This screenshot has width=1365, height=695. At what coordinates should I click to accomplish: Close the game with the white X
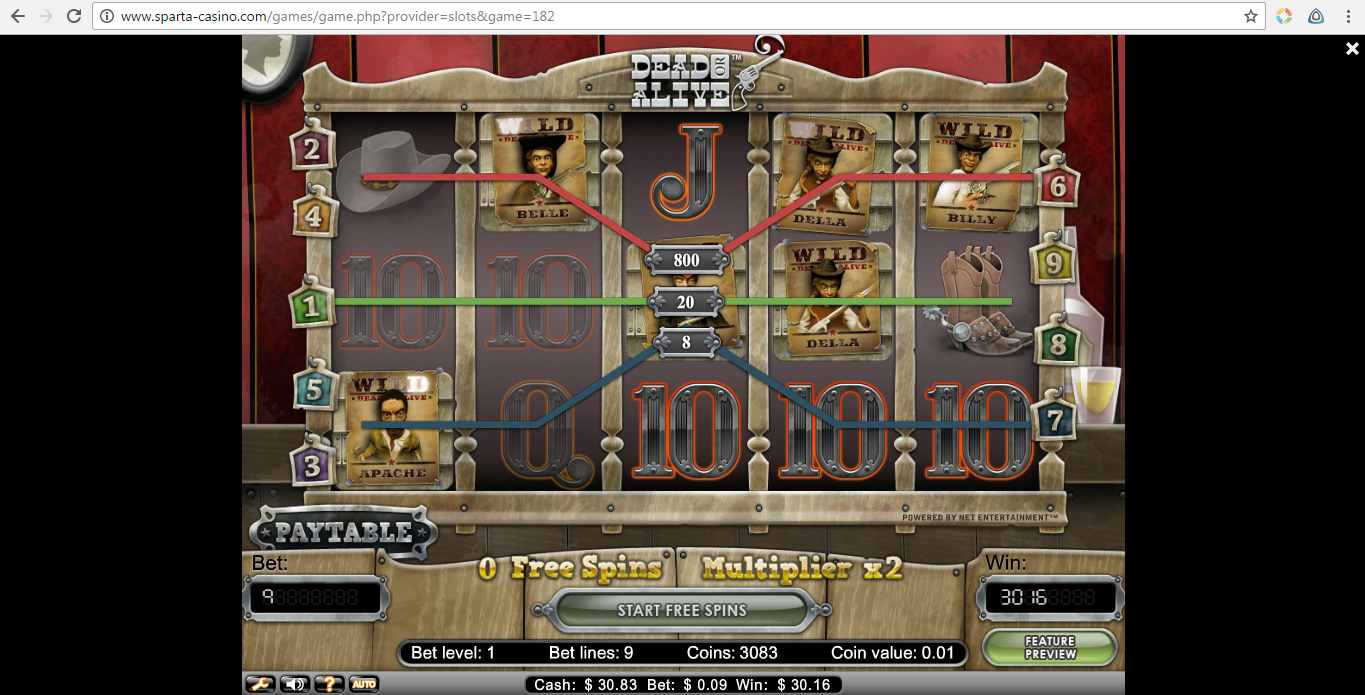pos(1352,49)
